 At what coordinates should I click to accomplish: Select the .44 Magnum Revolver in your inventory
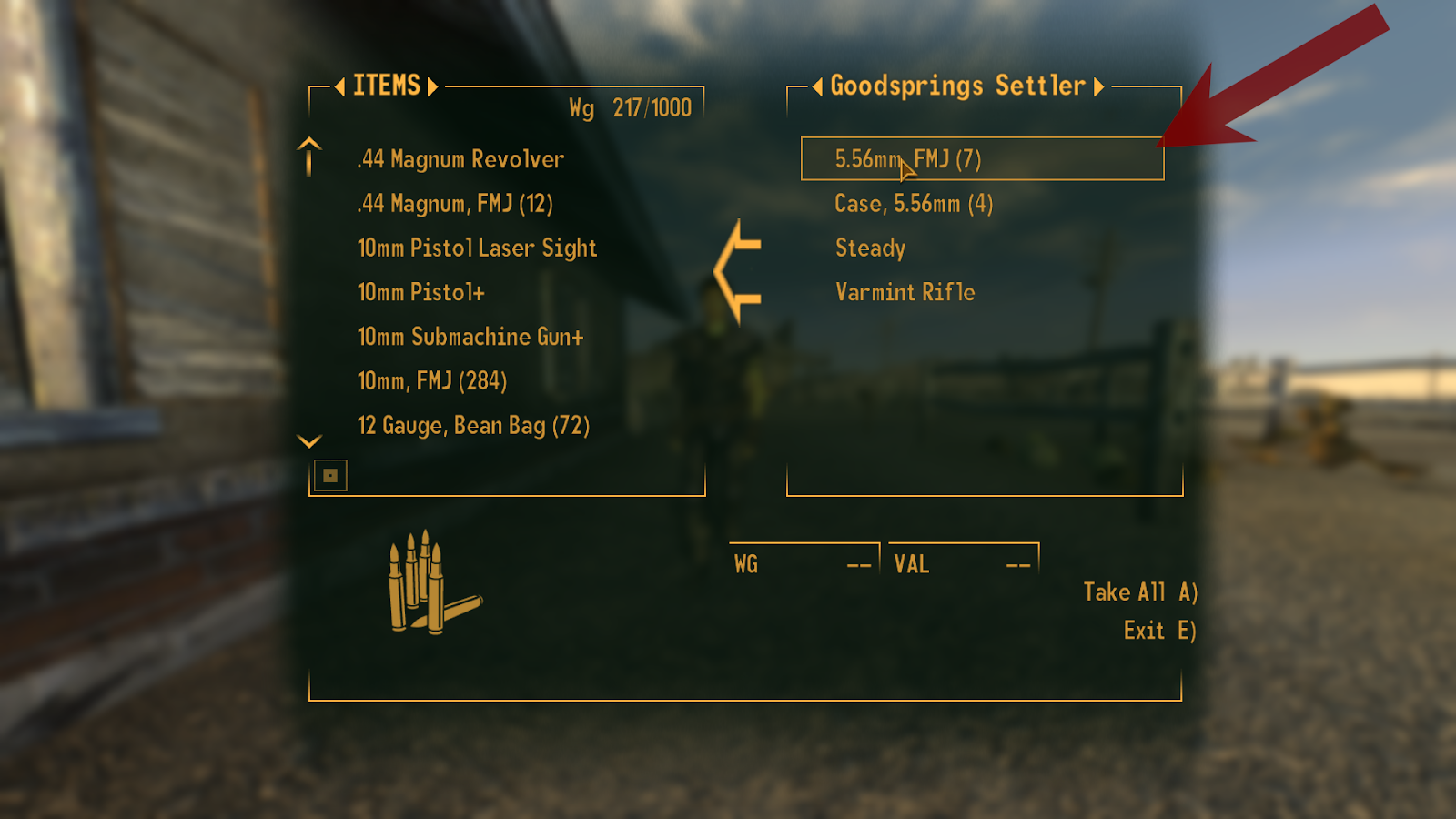pyautogui.click(x=460, y=159)
